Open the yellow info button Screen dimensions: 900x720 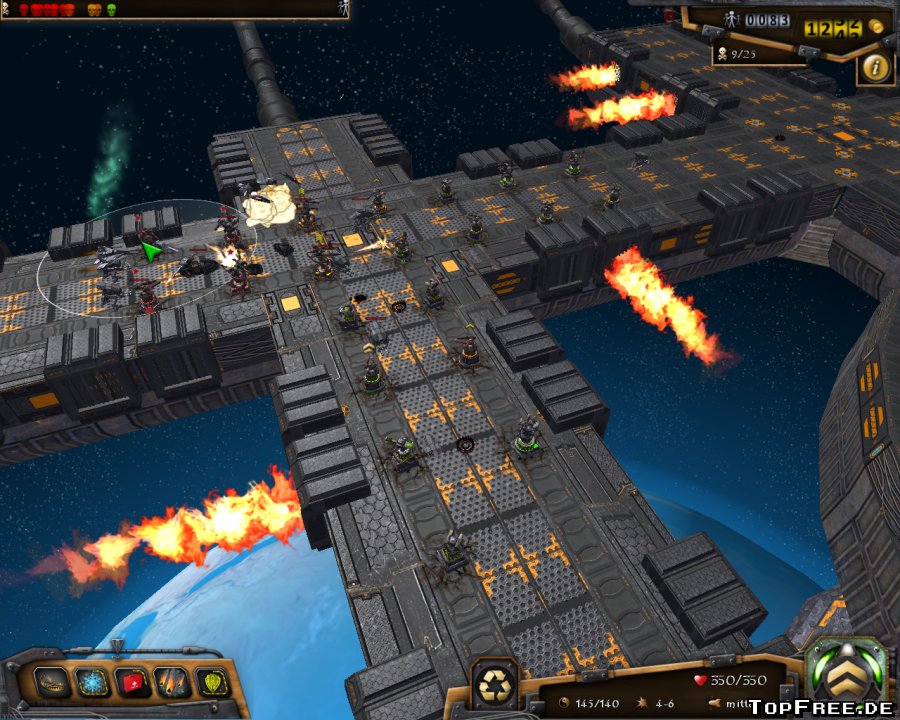(876, 67)
